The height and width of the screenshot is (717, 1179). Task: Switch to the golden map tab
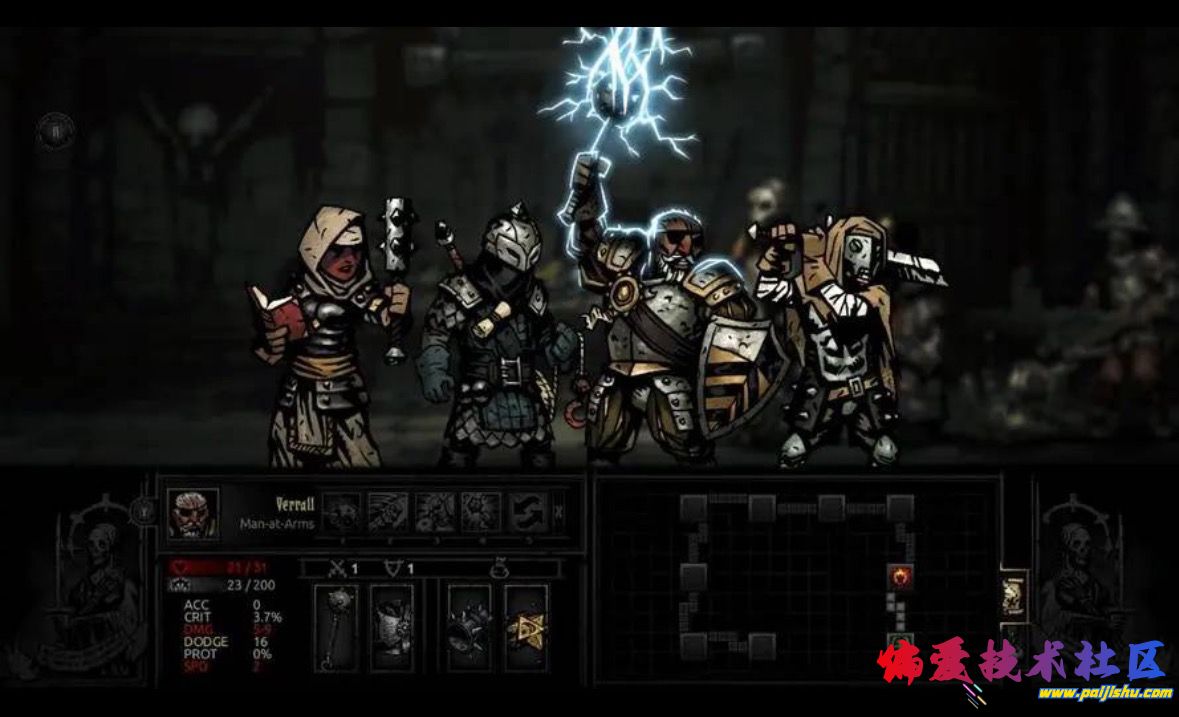coord(1013,594)
